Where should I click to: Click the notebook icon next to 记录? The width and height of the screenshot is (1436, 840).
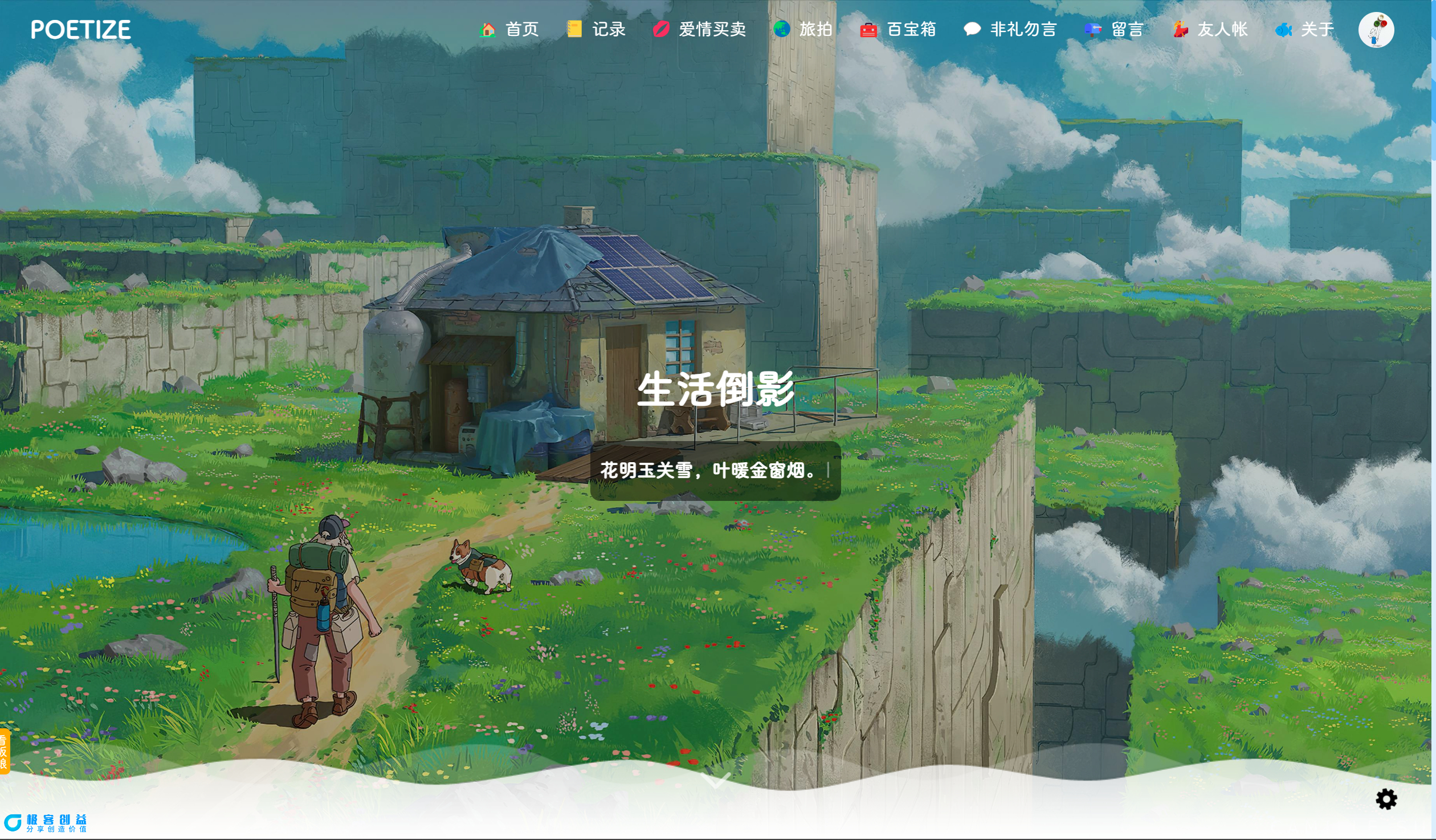(574, 30)
